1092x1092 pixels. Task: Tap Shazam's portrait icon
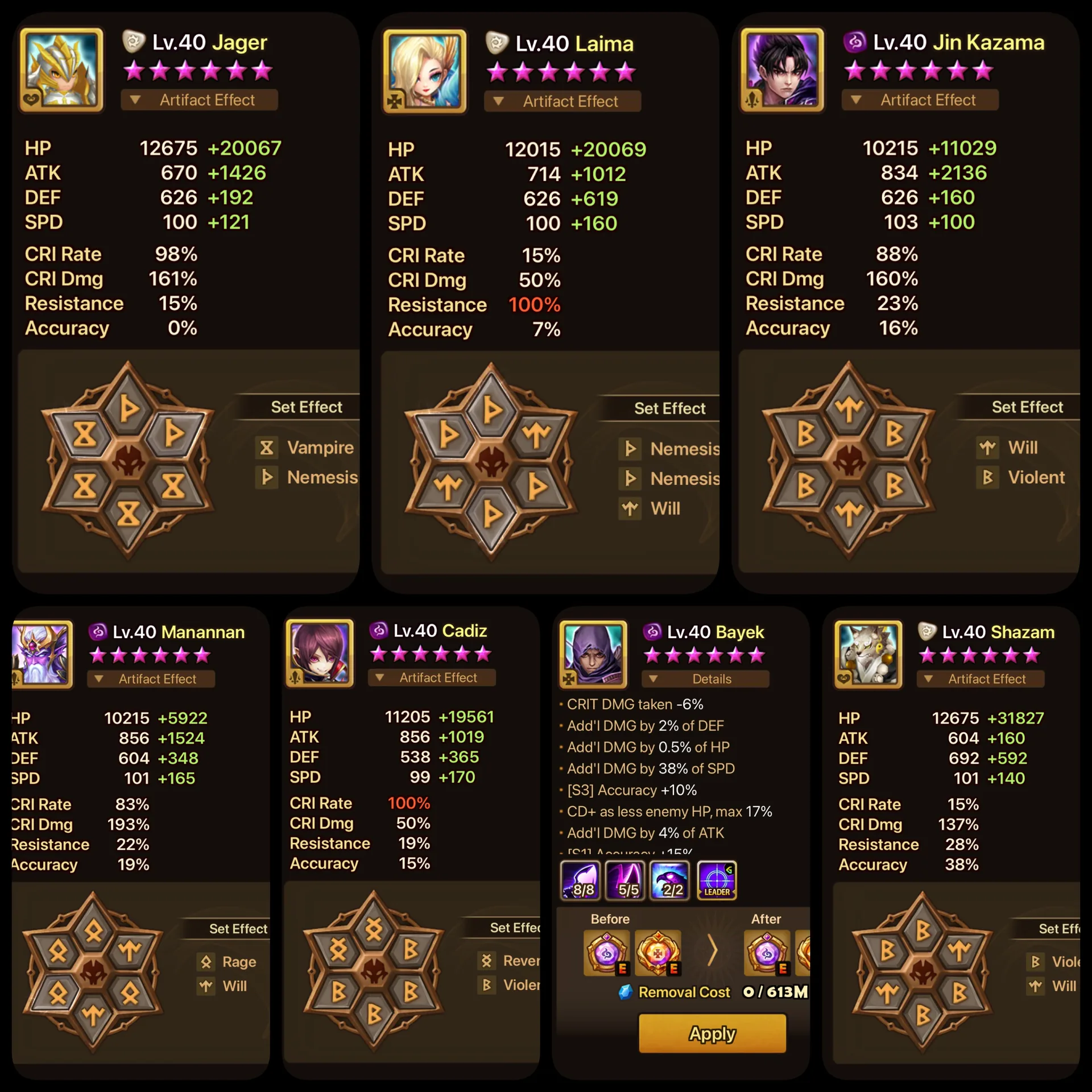click(x=868, y=654)
